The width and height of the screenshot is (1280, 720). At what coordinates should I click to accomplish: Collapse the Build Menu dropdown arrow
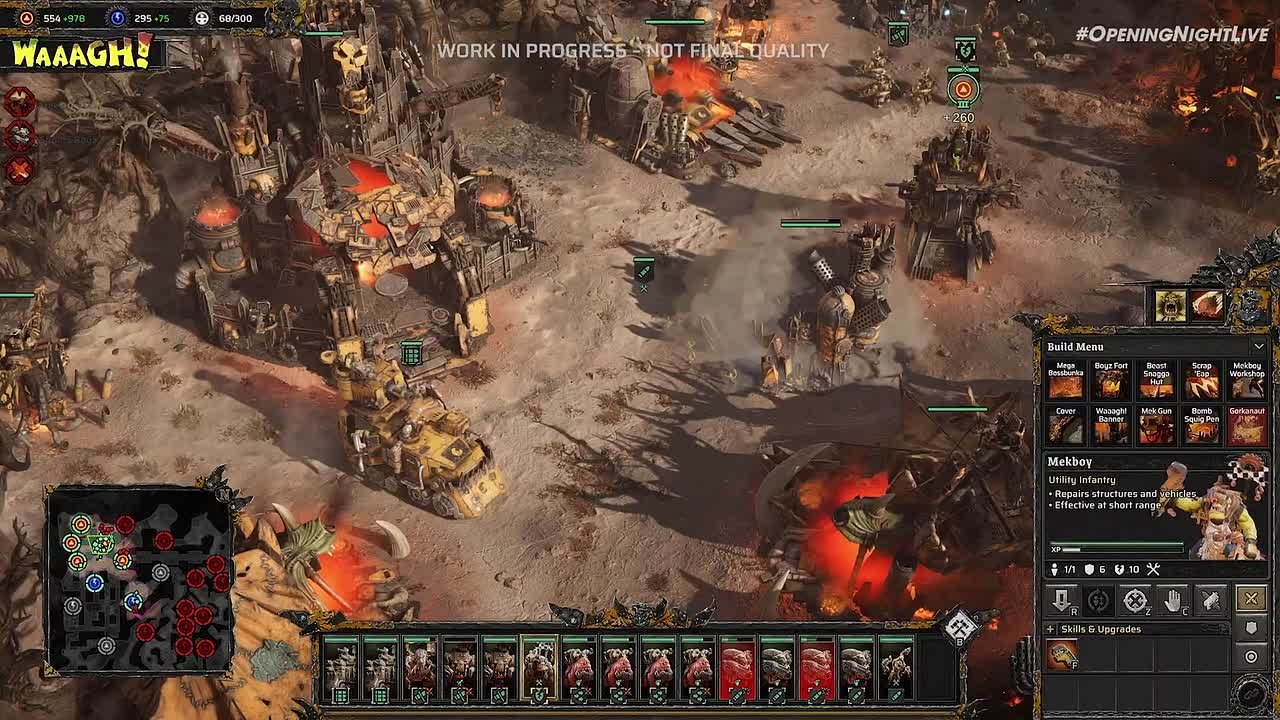1258,346
